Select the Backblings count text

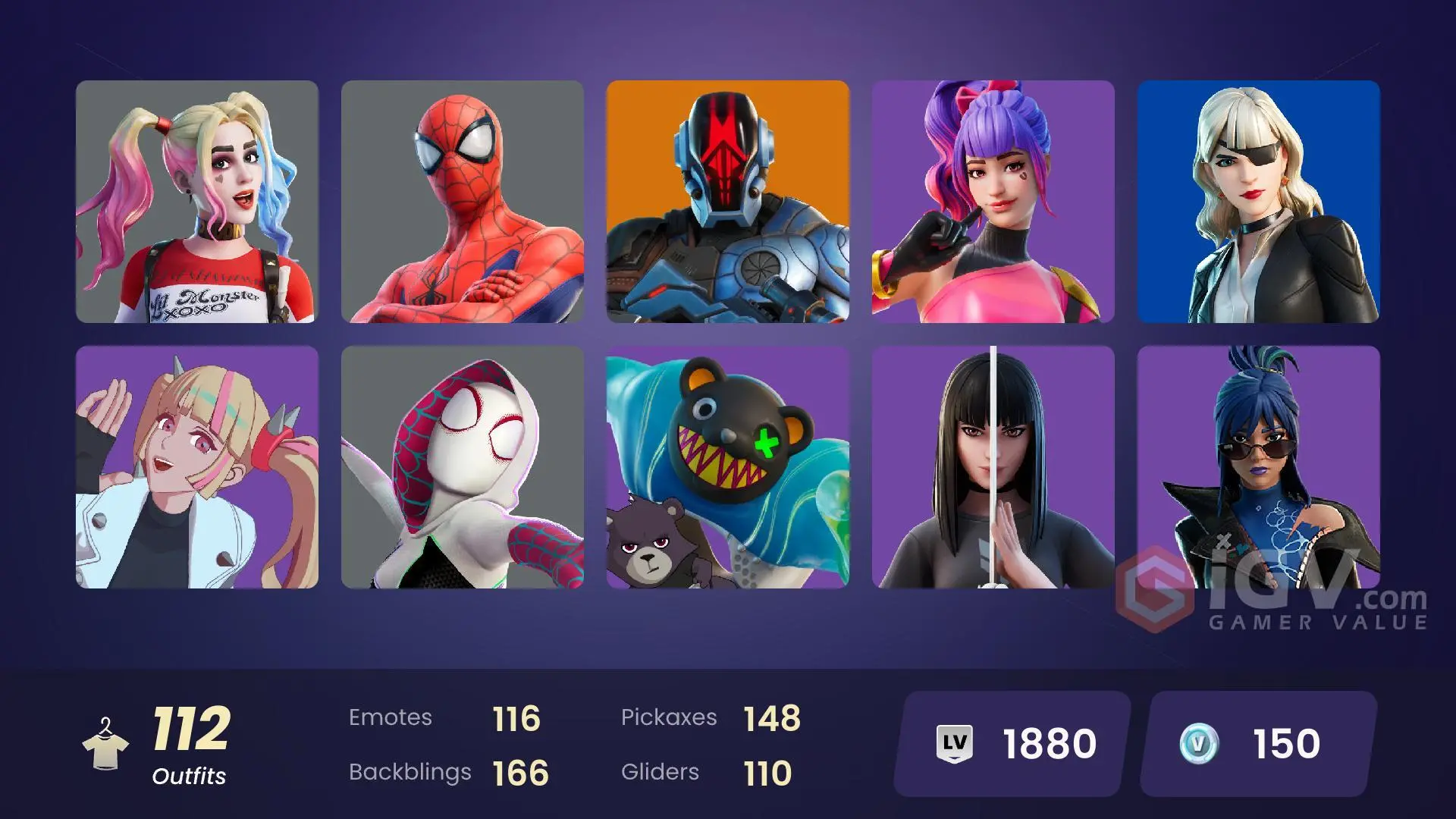tap(409, 772)
